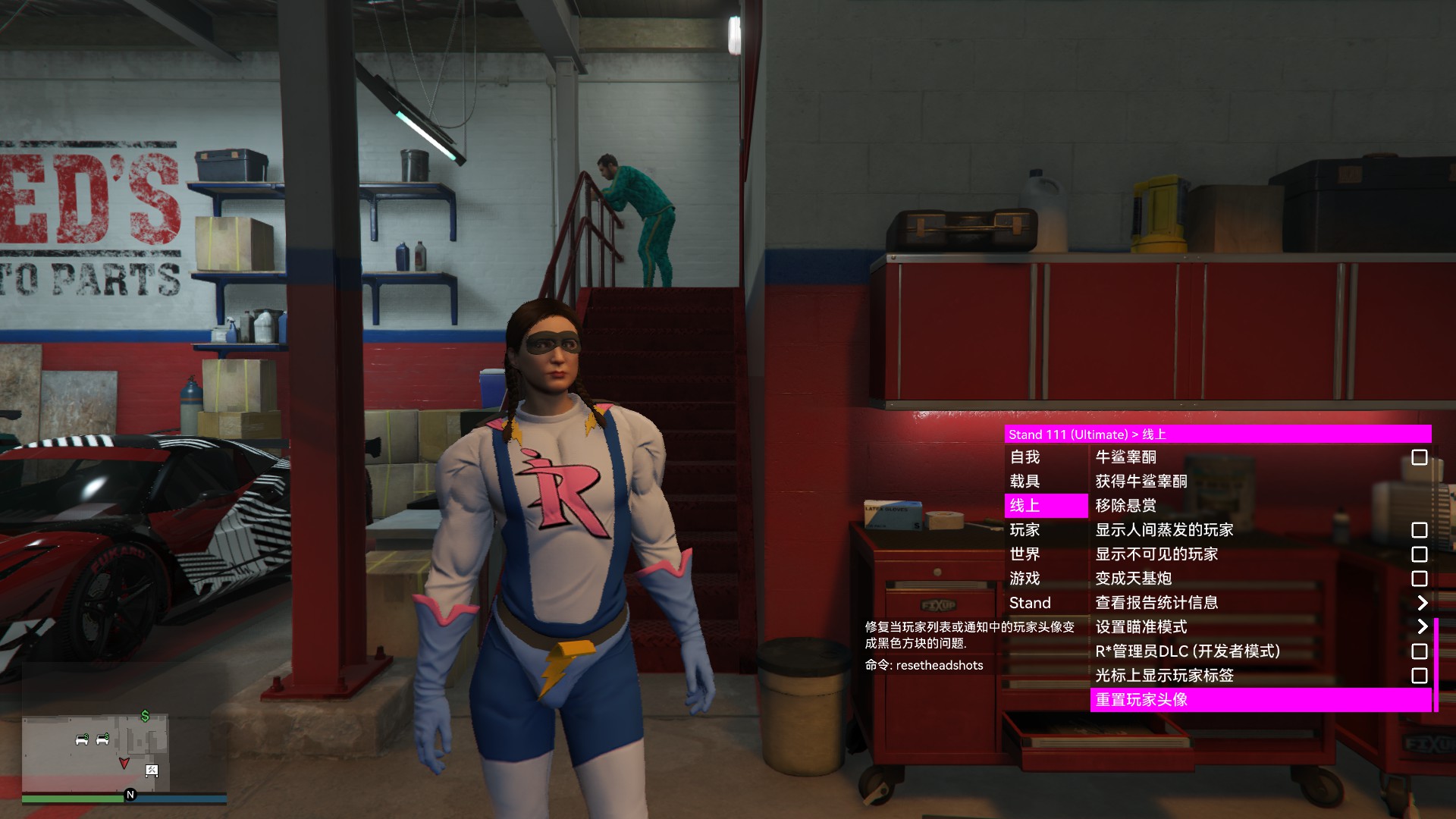The width and height of the screenshot is (1456, 819).
Task: Switch to the 自我 tab
Action: pyautogui.click(x=1025, y=457)
